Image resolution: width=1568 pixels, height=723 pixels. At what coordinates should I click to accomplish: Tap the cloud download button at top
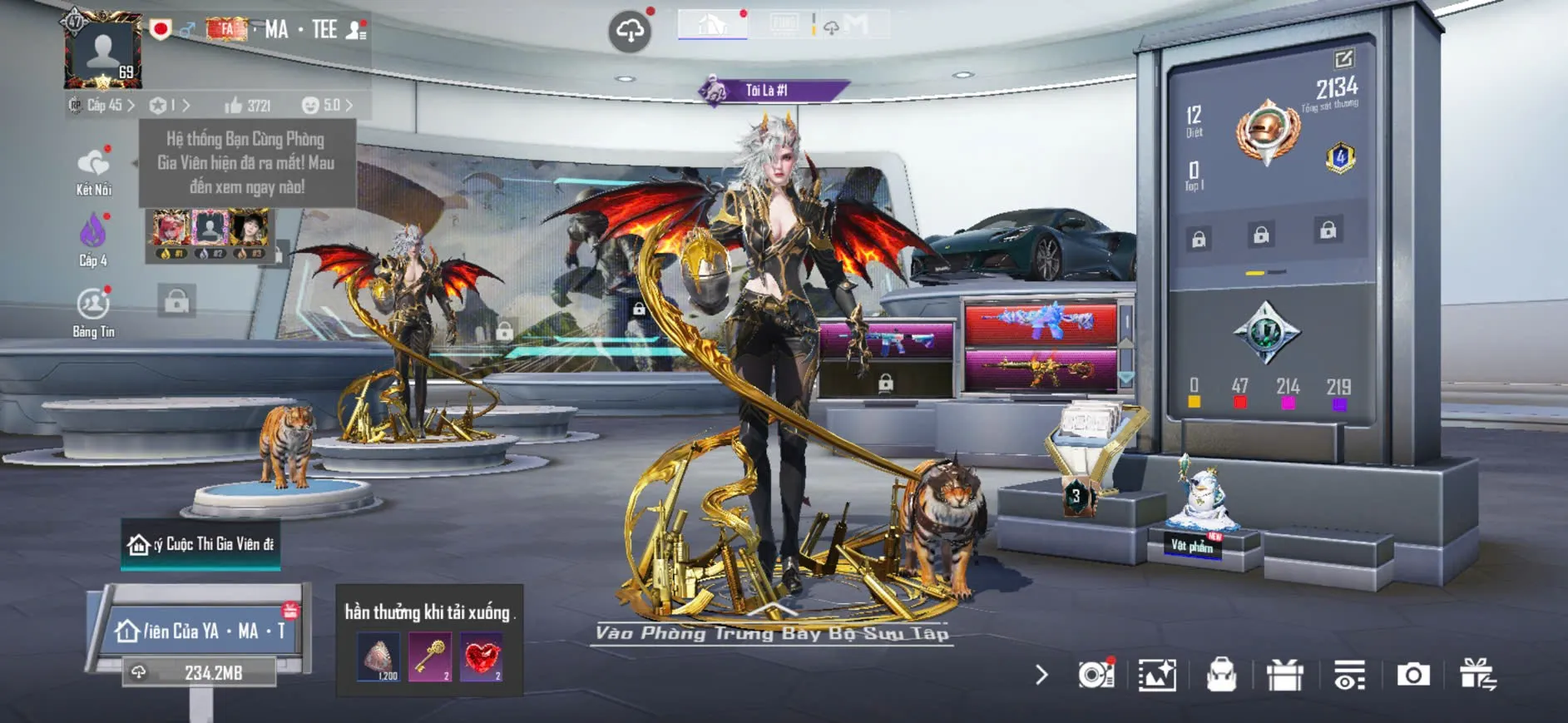[x=630, y=32]
